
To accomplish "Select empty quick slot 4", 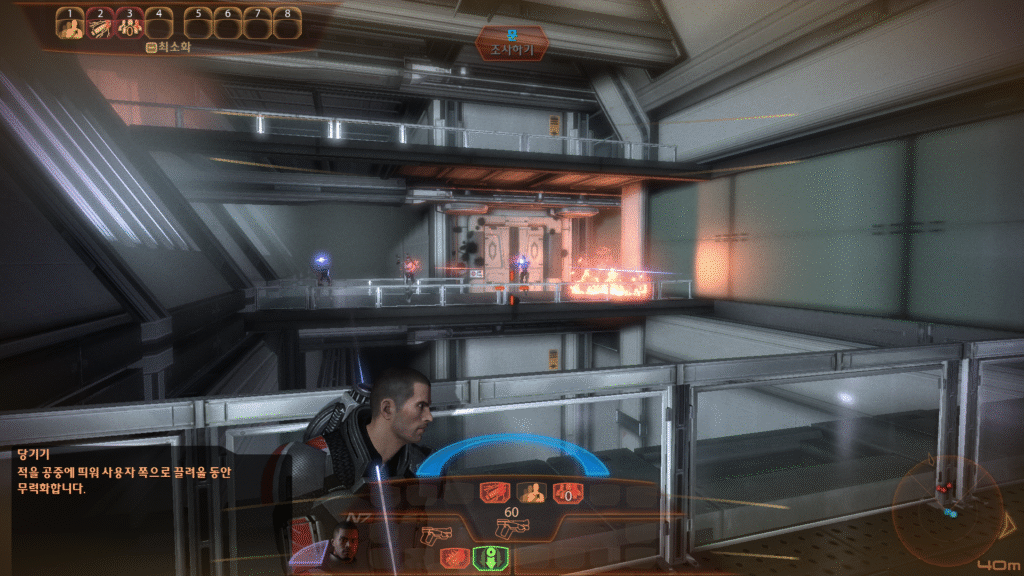I will coord(159,26).
